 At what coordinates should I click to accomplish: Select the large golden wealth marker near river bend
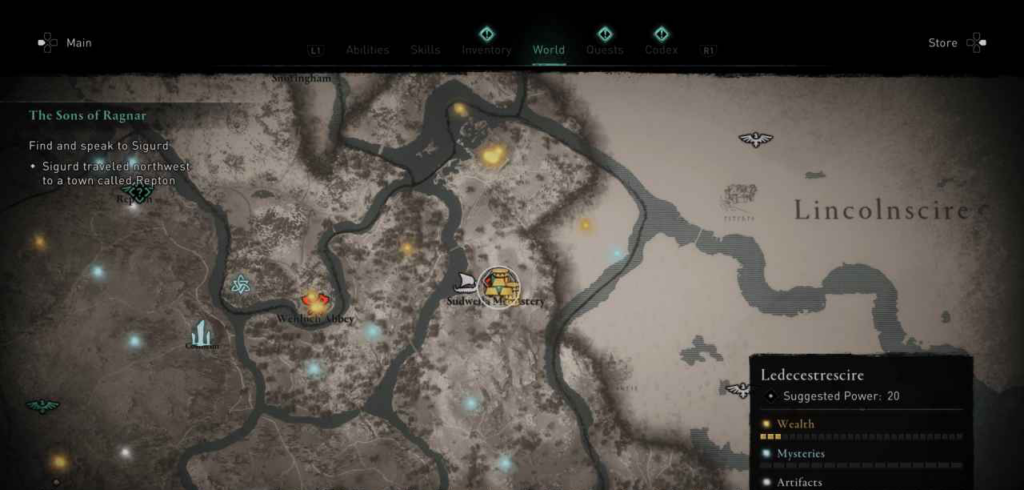click(x=492, y=155)
